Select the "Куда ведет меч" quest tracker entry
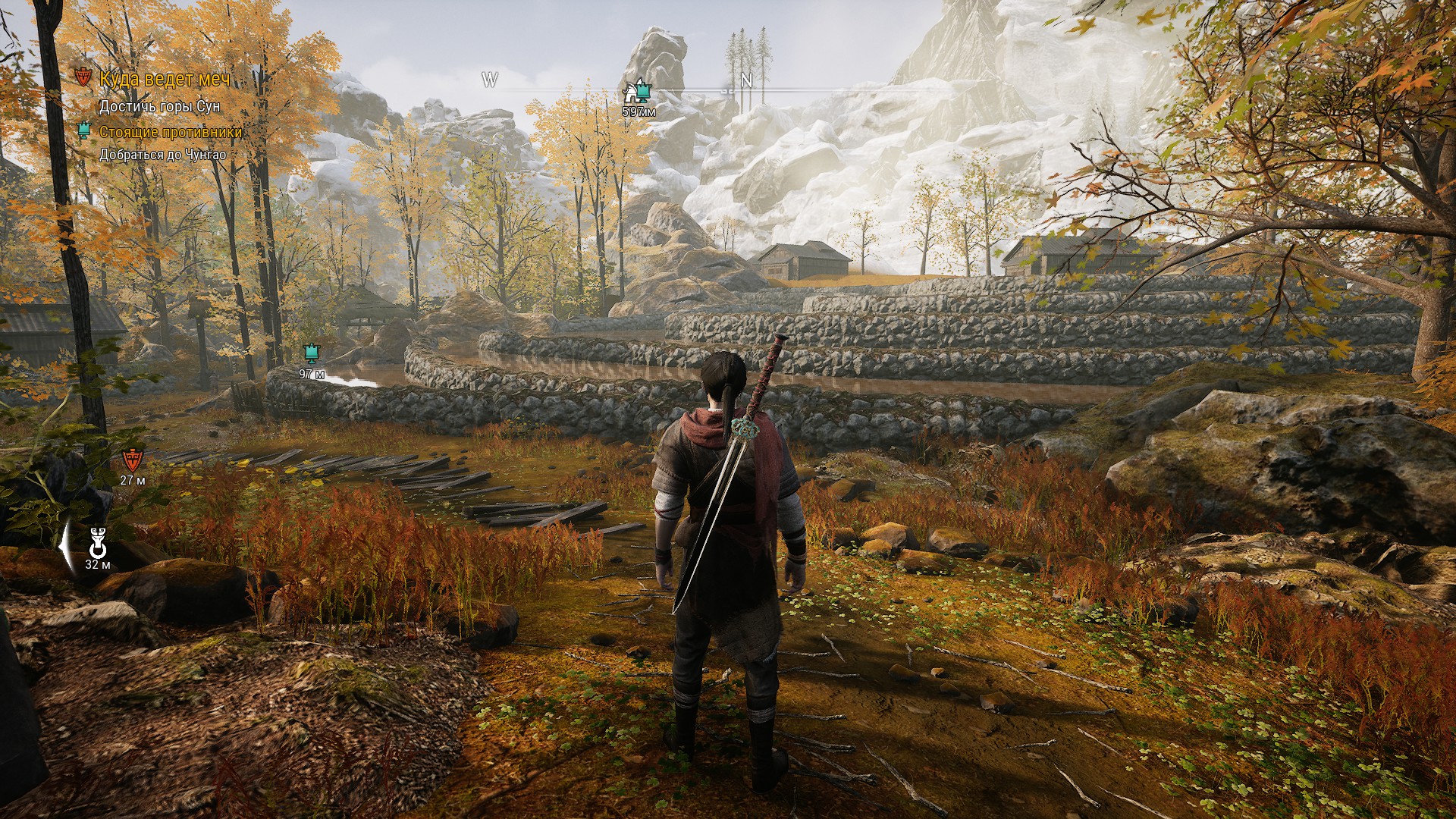Viewport: 1456px width, 819px height. pyautogui.click(x=165, y=79)
